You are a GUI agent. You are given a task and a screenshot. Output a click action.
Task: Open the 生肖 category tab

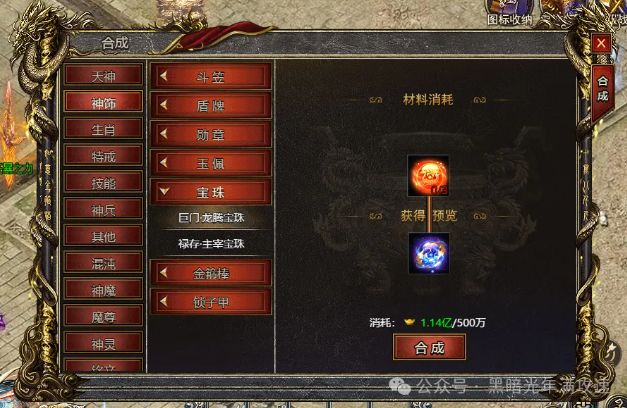coord(103,129)
